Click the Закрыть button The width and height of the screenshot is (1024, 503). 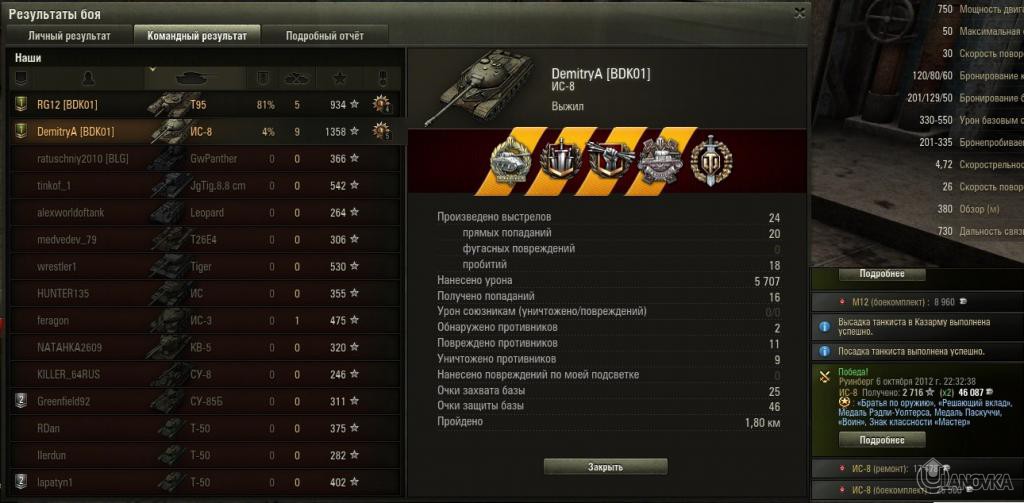click(605, 467)
